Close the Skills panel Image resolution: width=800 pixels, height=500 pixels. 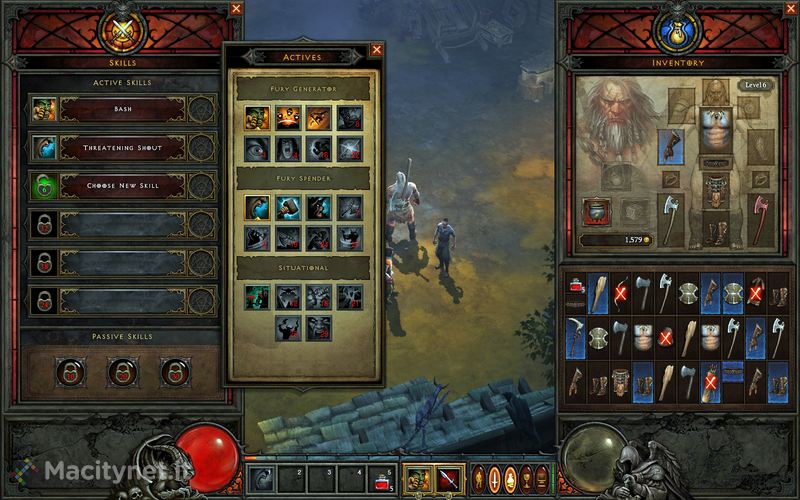click(236, 8)
